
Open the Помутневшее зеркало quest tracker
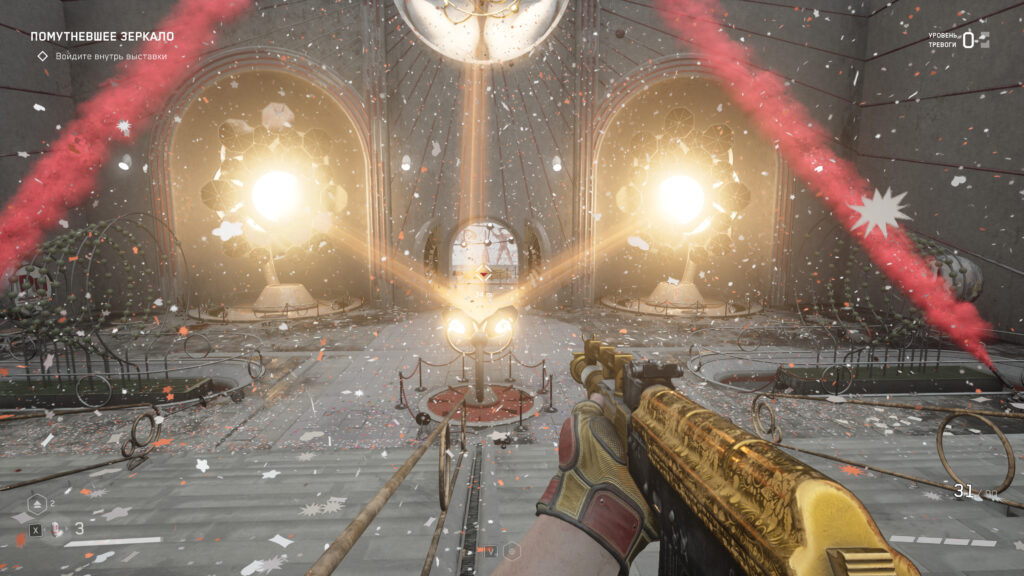pos(102,36)
